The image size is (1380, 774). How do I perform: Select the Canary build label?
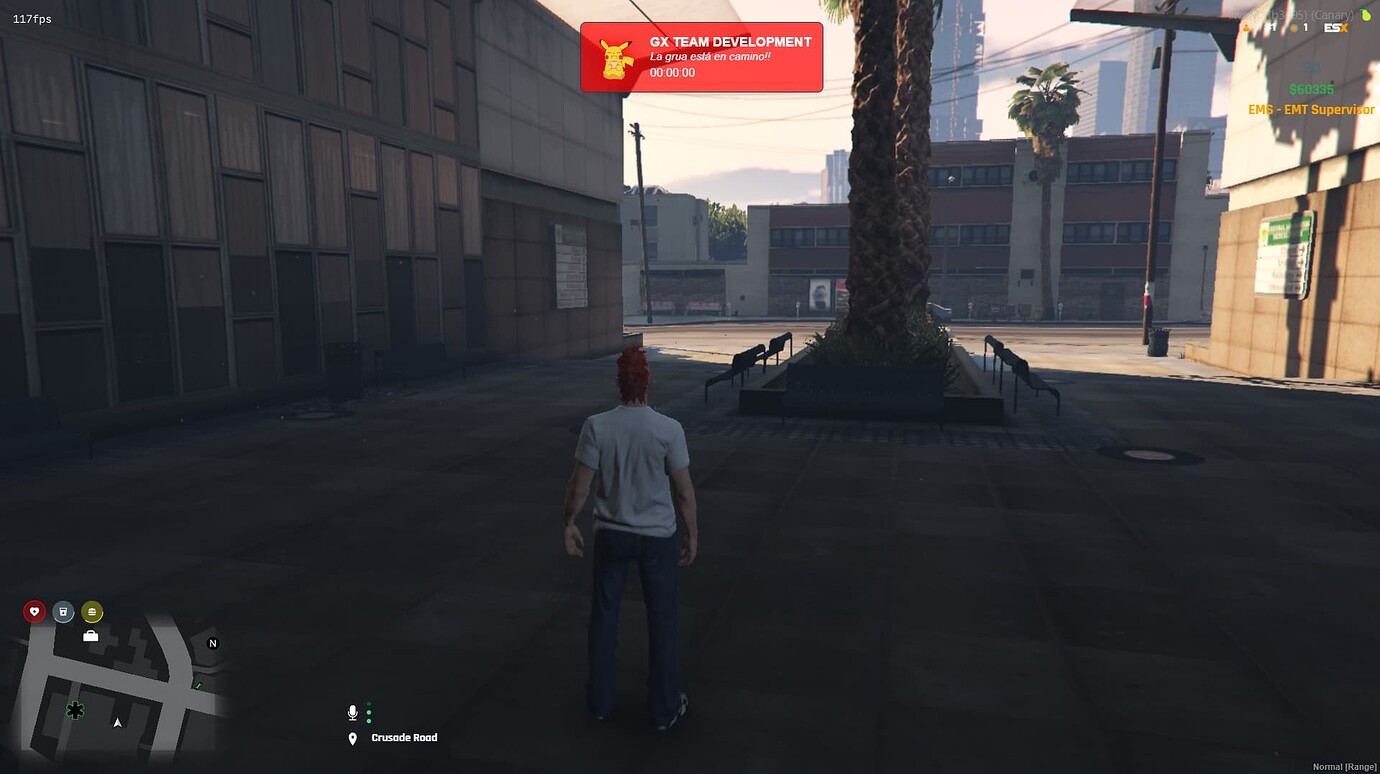(1334, 14)
